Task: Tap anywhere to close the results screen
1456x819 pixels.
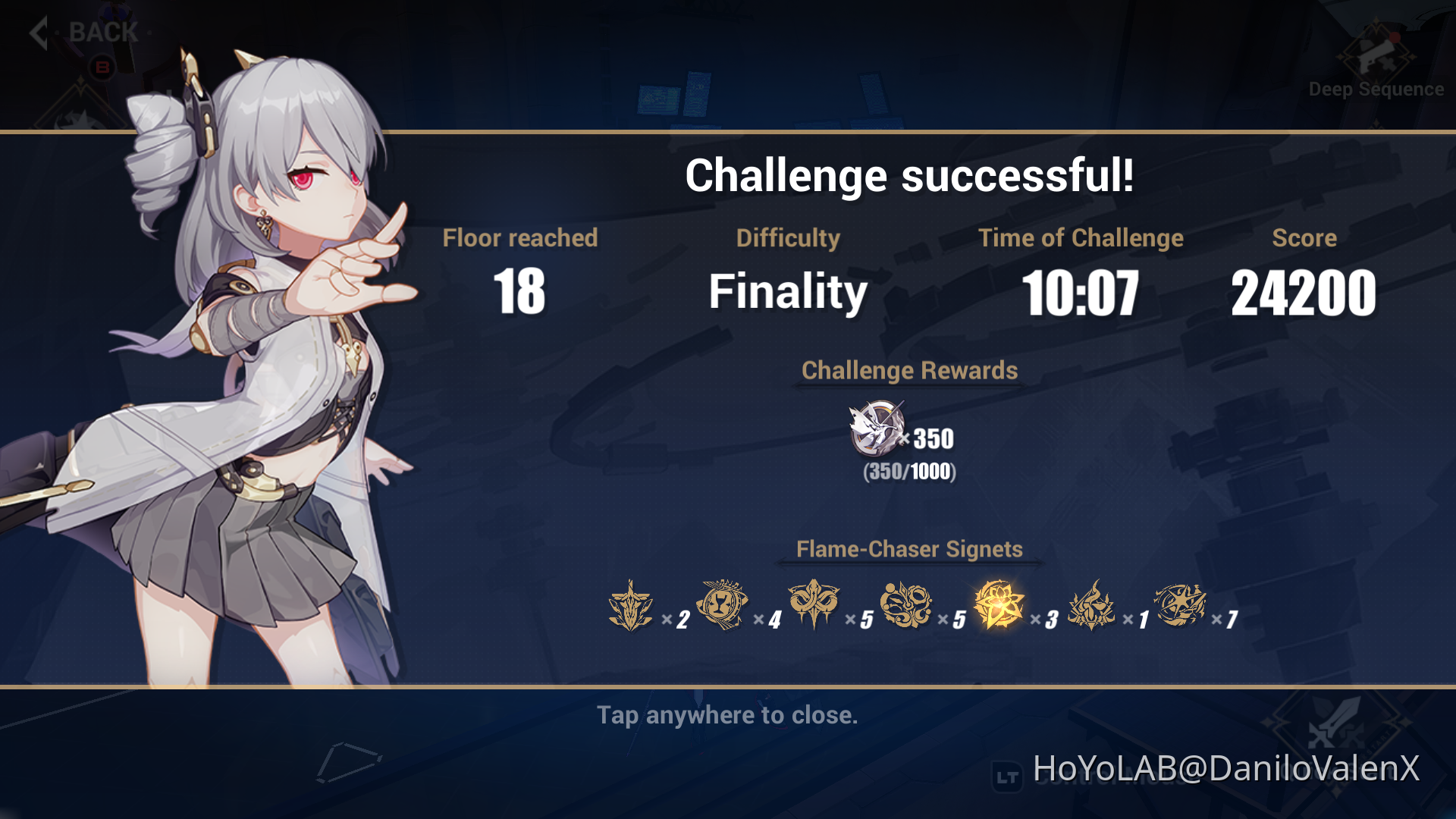Action: (x=726, y=714)
